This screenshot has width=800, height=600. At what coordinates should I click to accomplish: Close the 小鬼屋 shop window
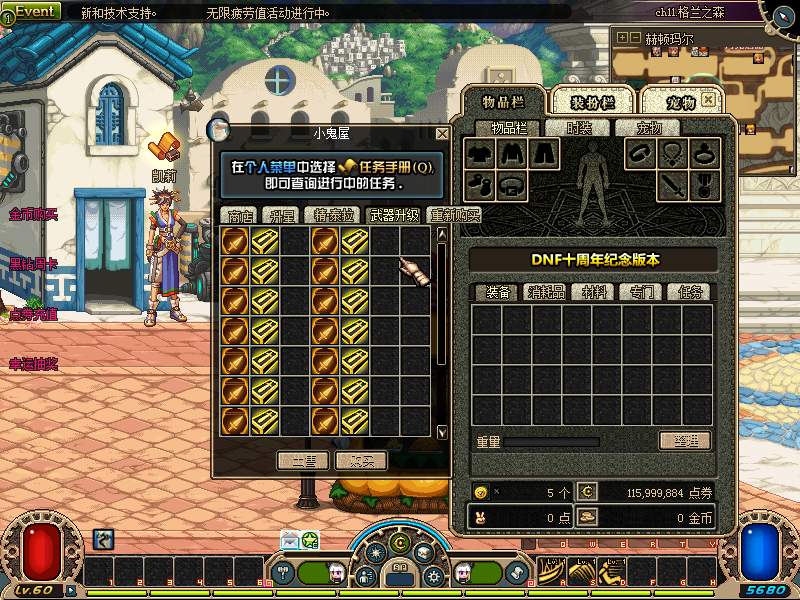point(442,133)
